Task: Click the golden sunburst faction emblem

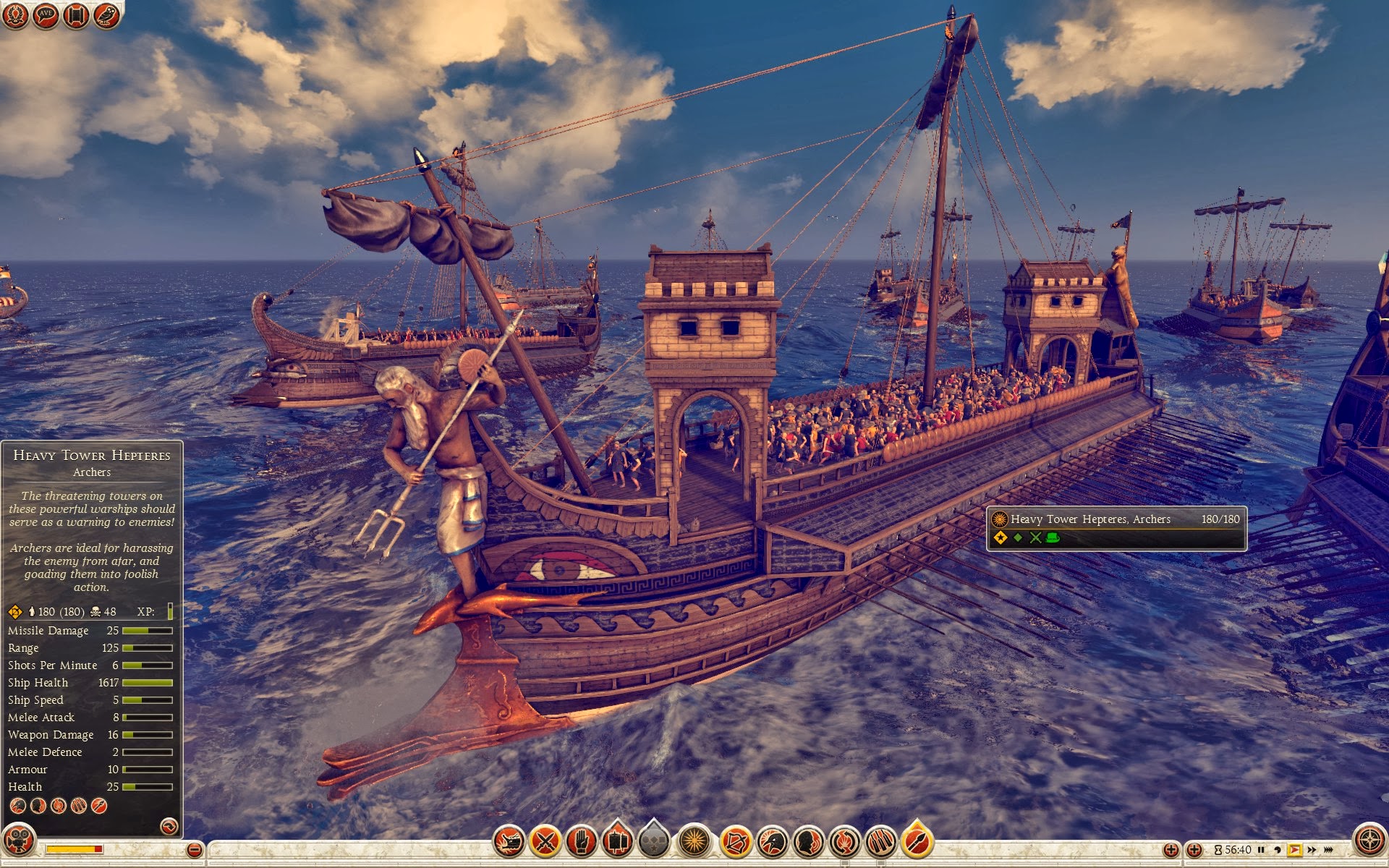Action: pos(694,841)
